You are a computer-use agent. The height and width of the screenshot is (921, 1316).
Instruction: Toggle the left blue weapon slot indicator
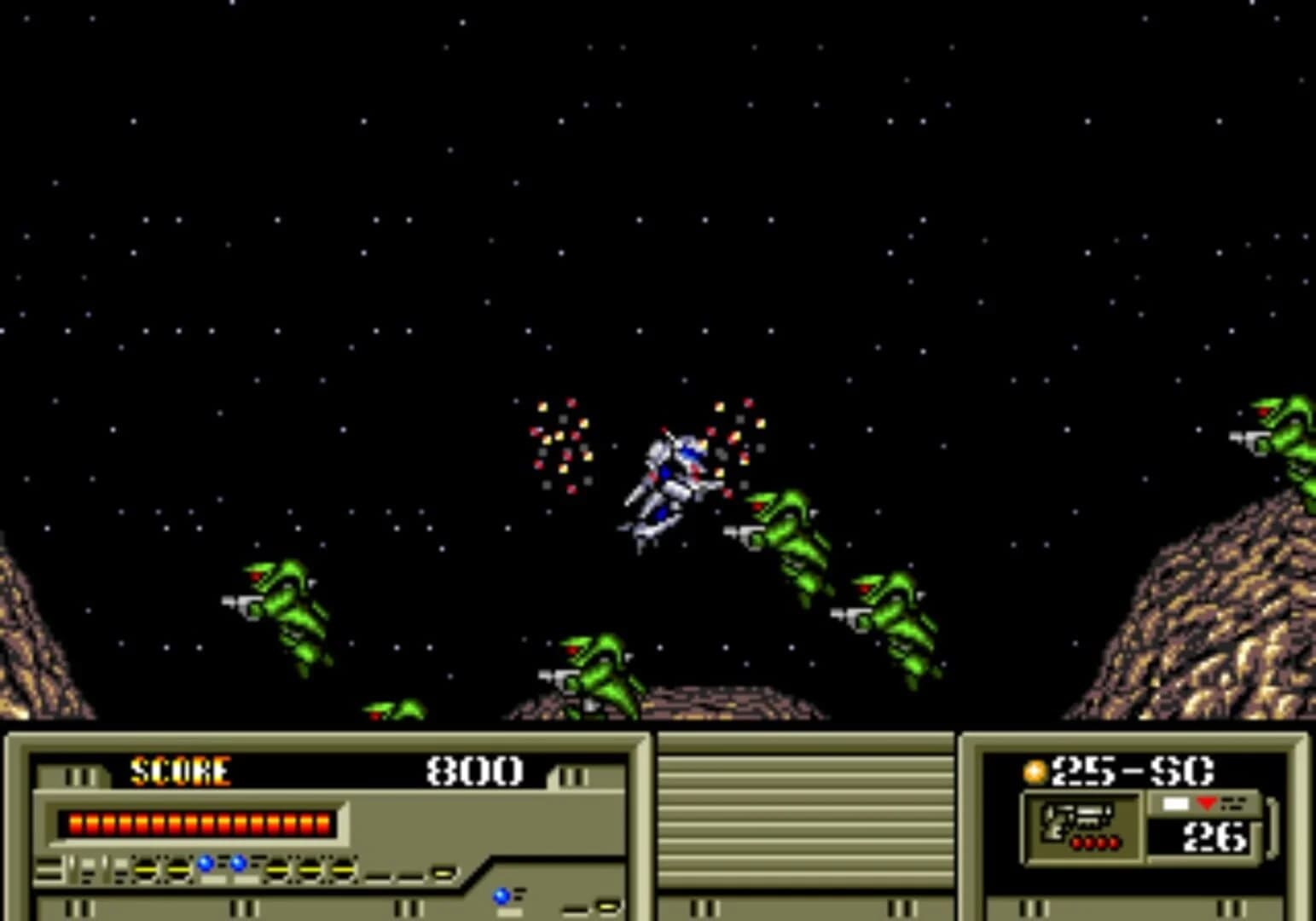(x=205, y=864)
